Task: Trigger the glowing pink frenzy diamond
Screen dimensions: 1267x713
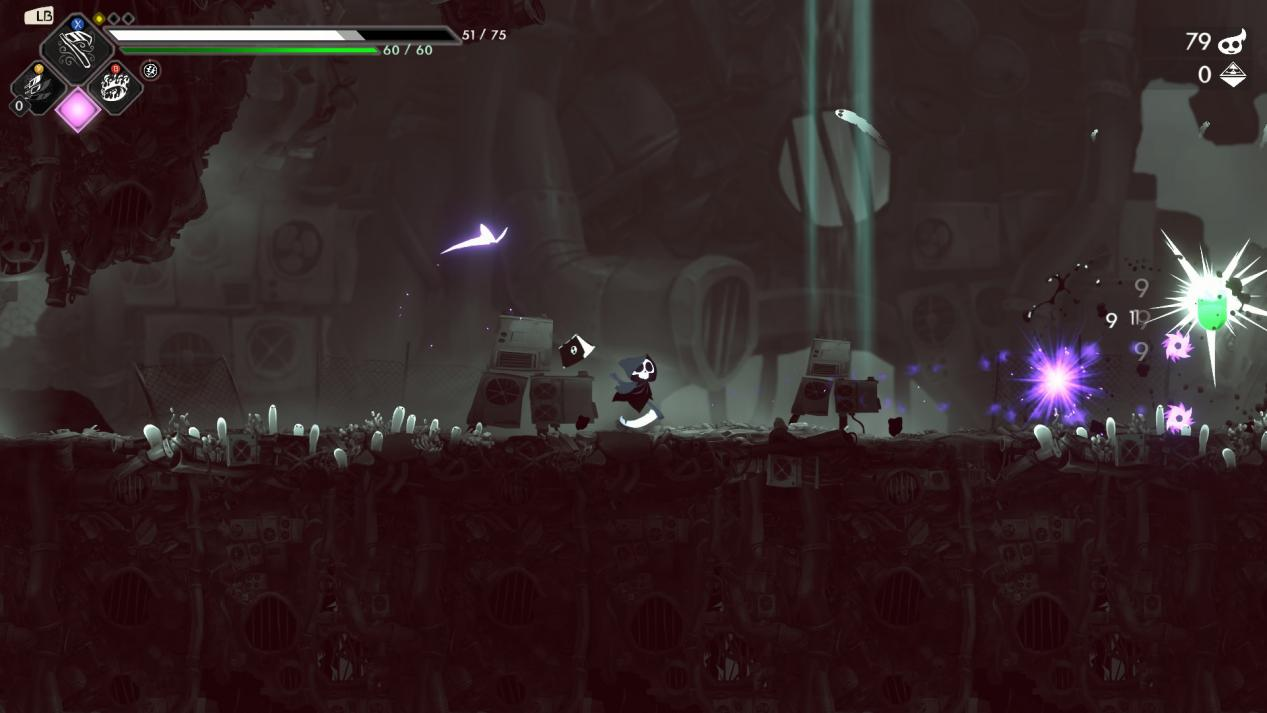Action: [x=77, y=109]
